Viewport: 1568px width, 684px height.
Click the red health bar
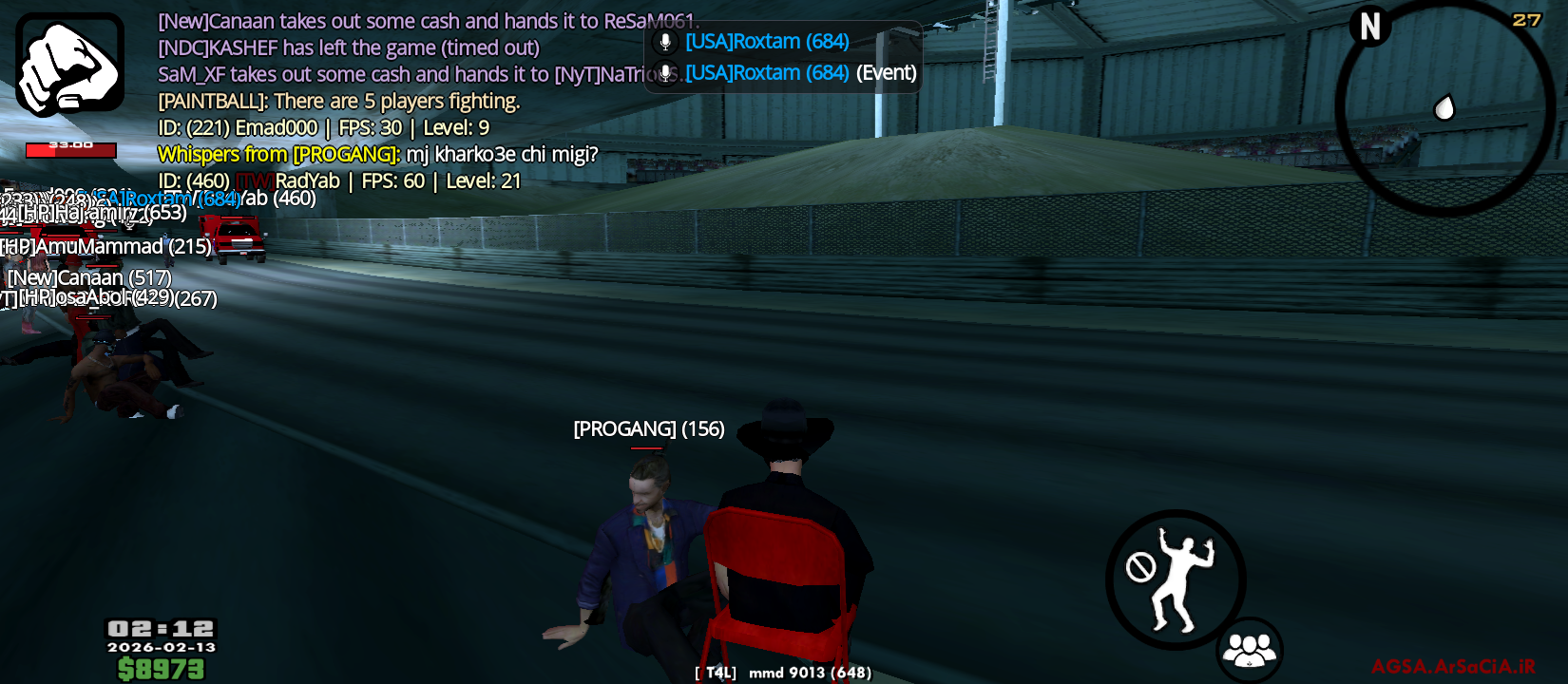71,149
